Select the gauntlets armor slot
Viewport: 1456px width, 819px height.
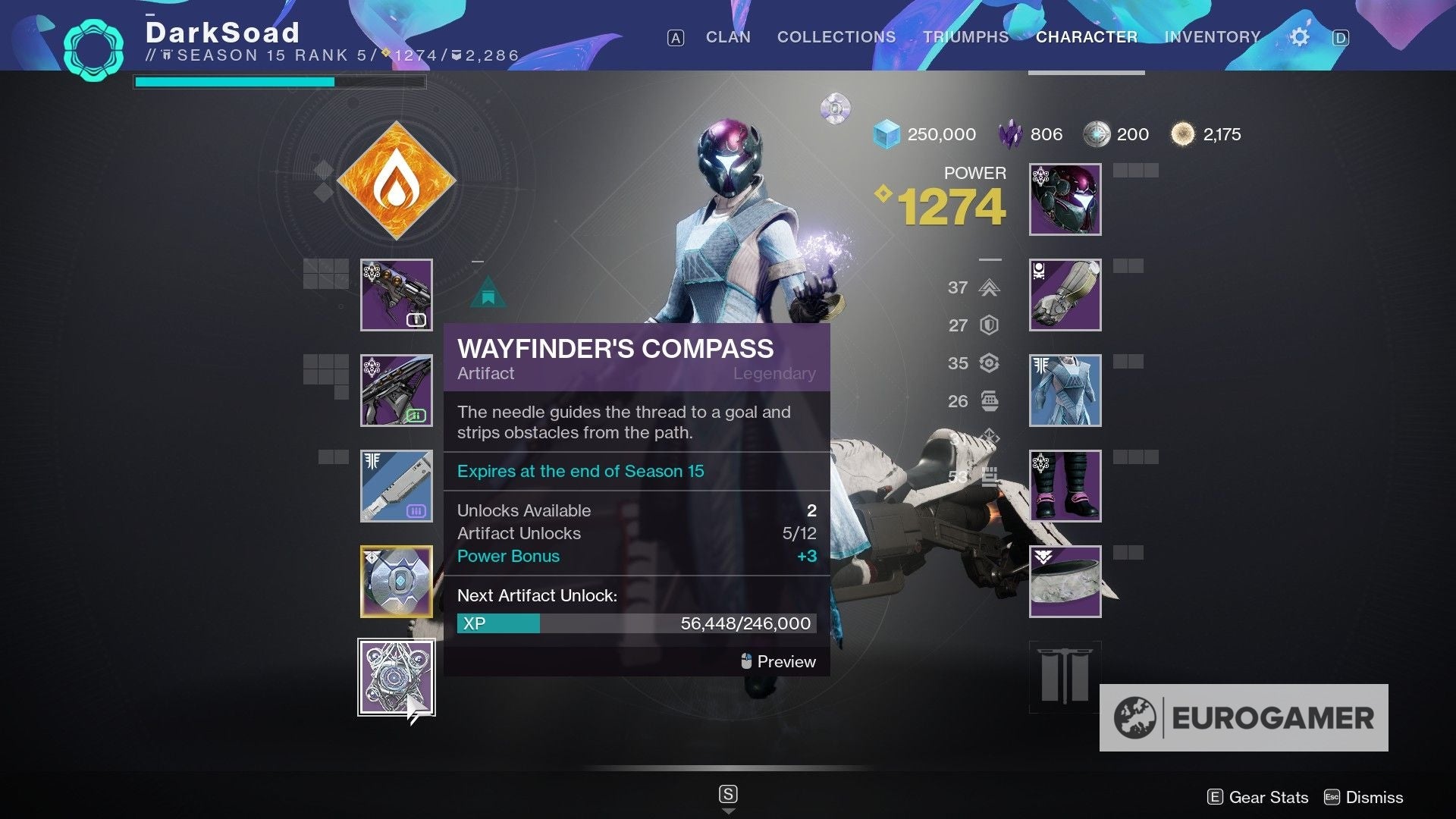point(1064,295)
